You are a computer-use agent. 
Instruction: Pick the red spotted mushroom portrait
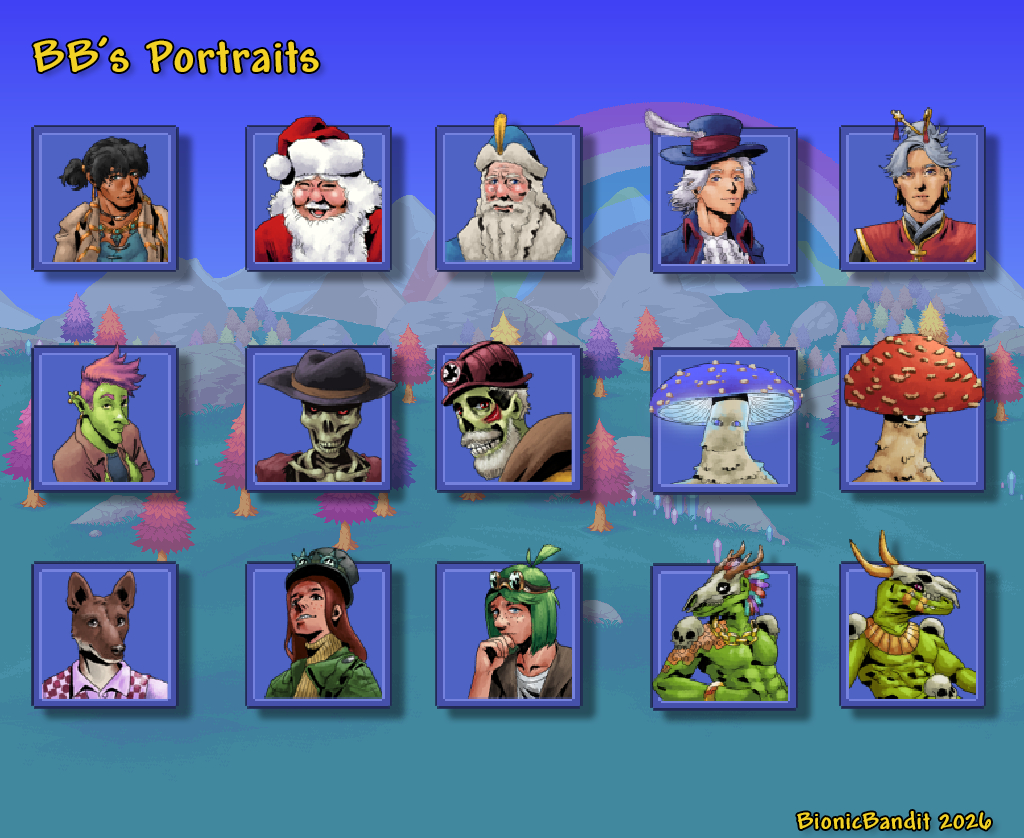pyautogui.click(x=912, y=418)
